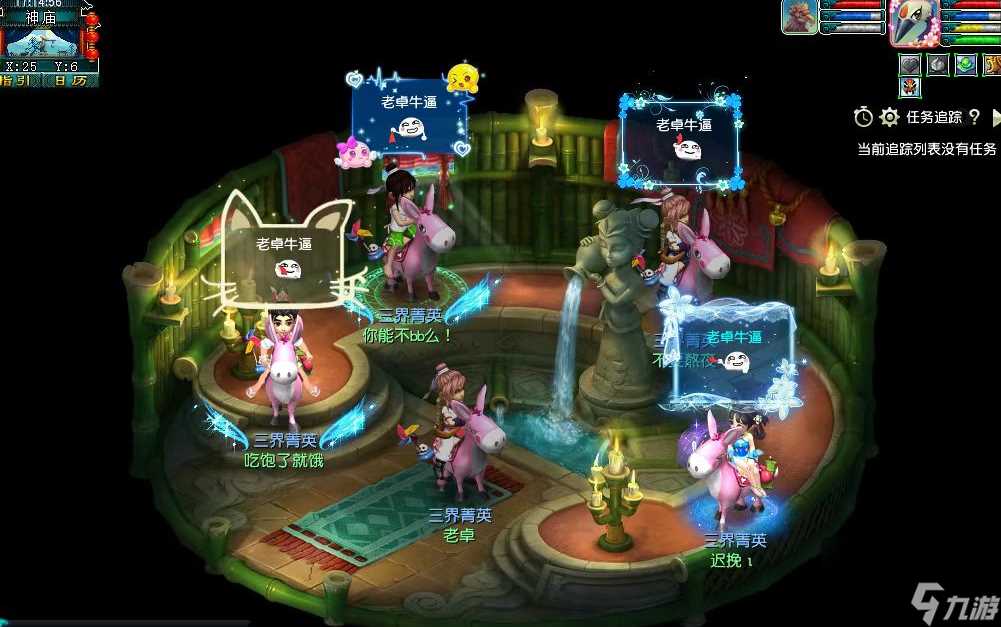Image resolution: width=1001 pixels, height=627 pixels.
Task: Open the bird character portrait
Action: coord(914,22)
